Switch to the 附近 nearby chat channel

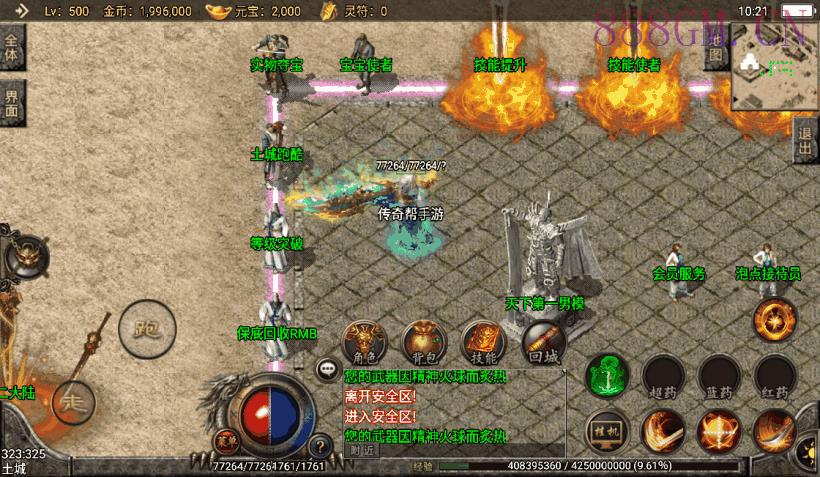(x=362, y=449)
